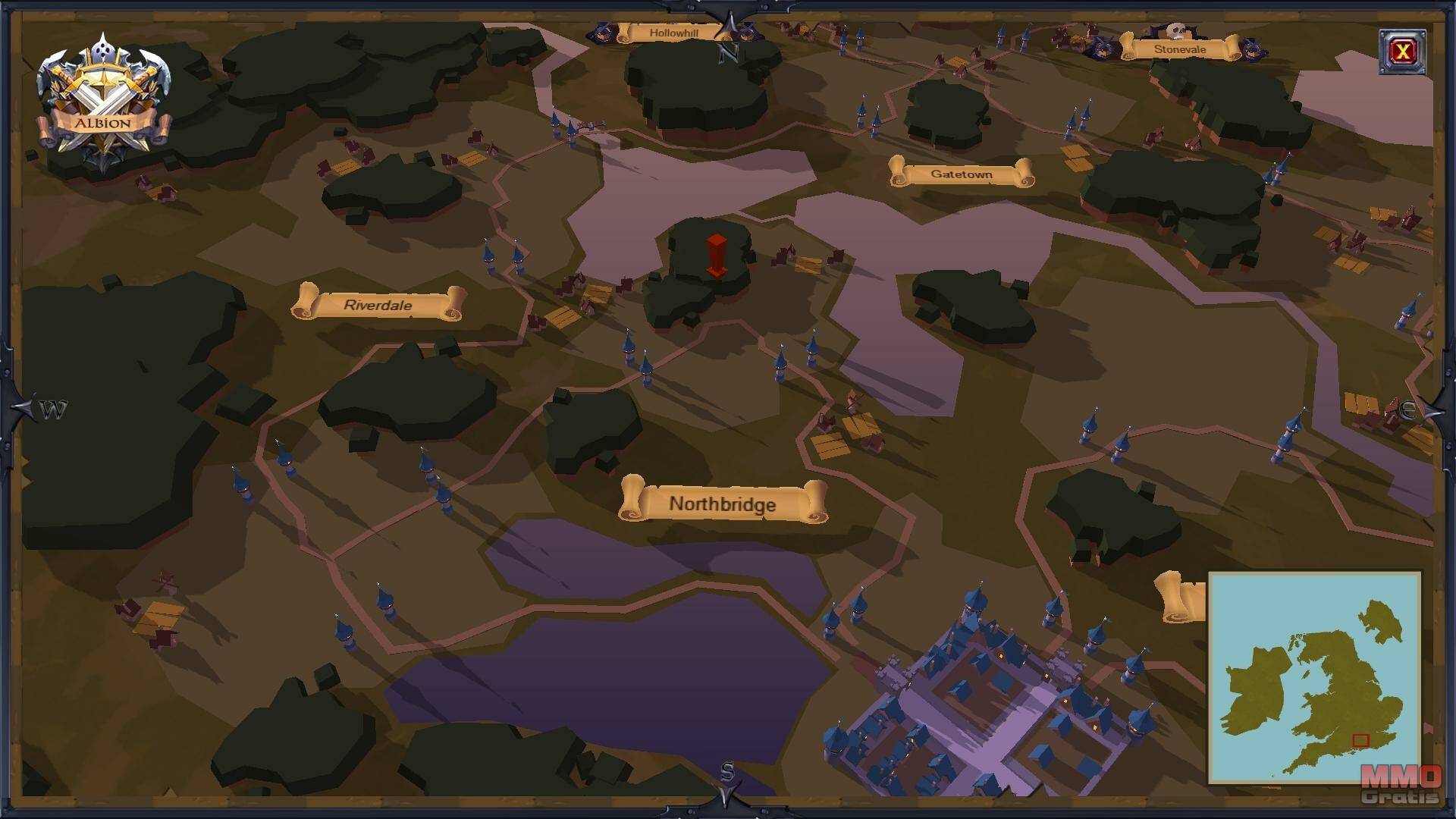
Task: Click the red player location marker
Action: pyautogui.click(x=716, y=256)
